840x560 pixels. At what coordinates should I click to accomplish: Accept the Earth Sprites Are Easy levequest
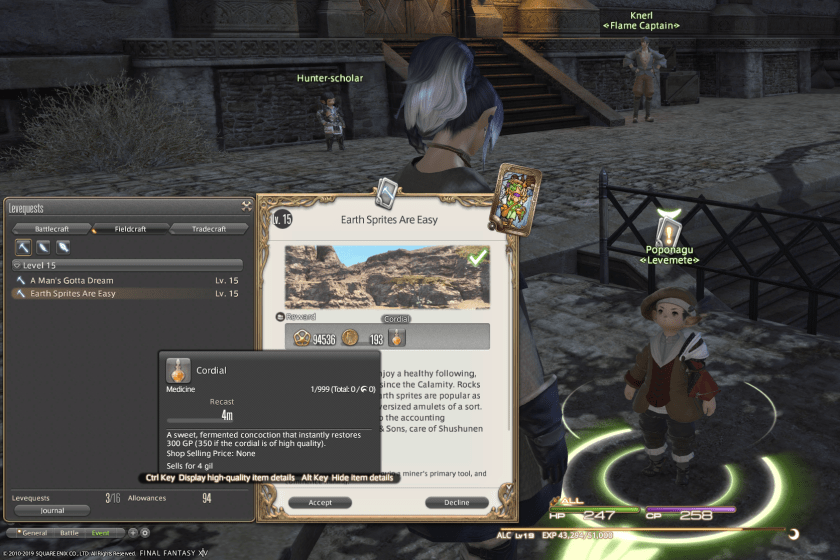tap(320, 503)
